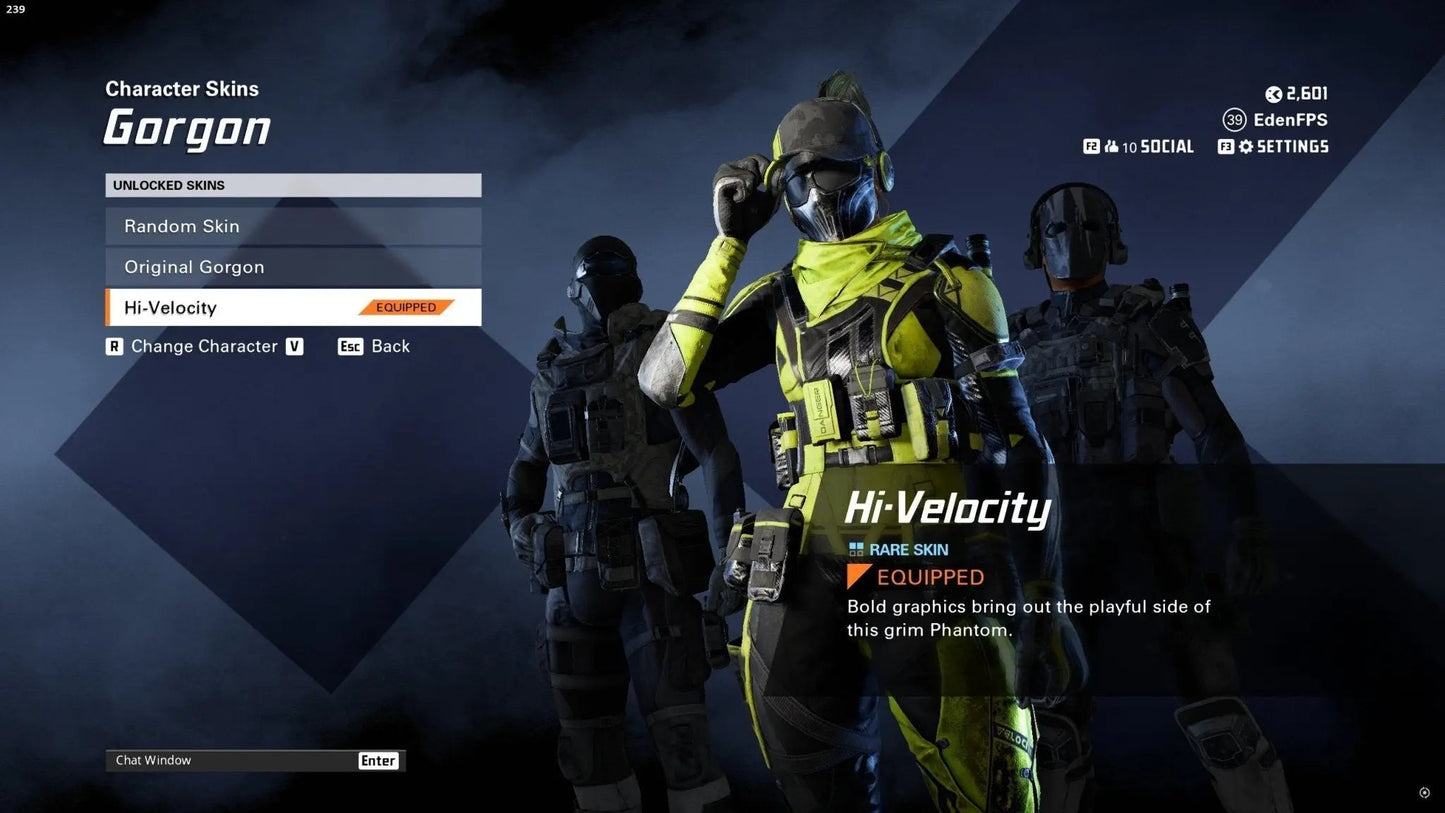
Task: Click the currency coin icon showing 2,601
Action: (1272, 93)
